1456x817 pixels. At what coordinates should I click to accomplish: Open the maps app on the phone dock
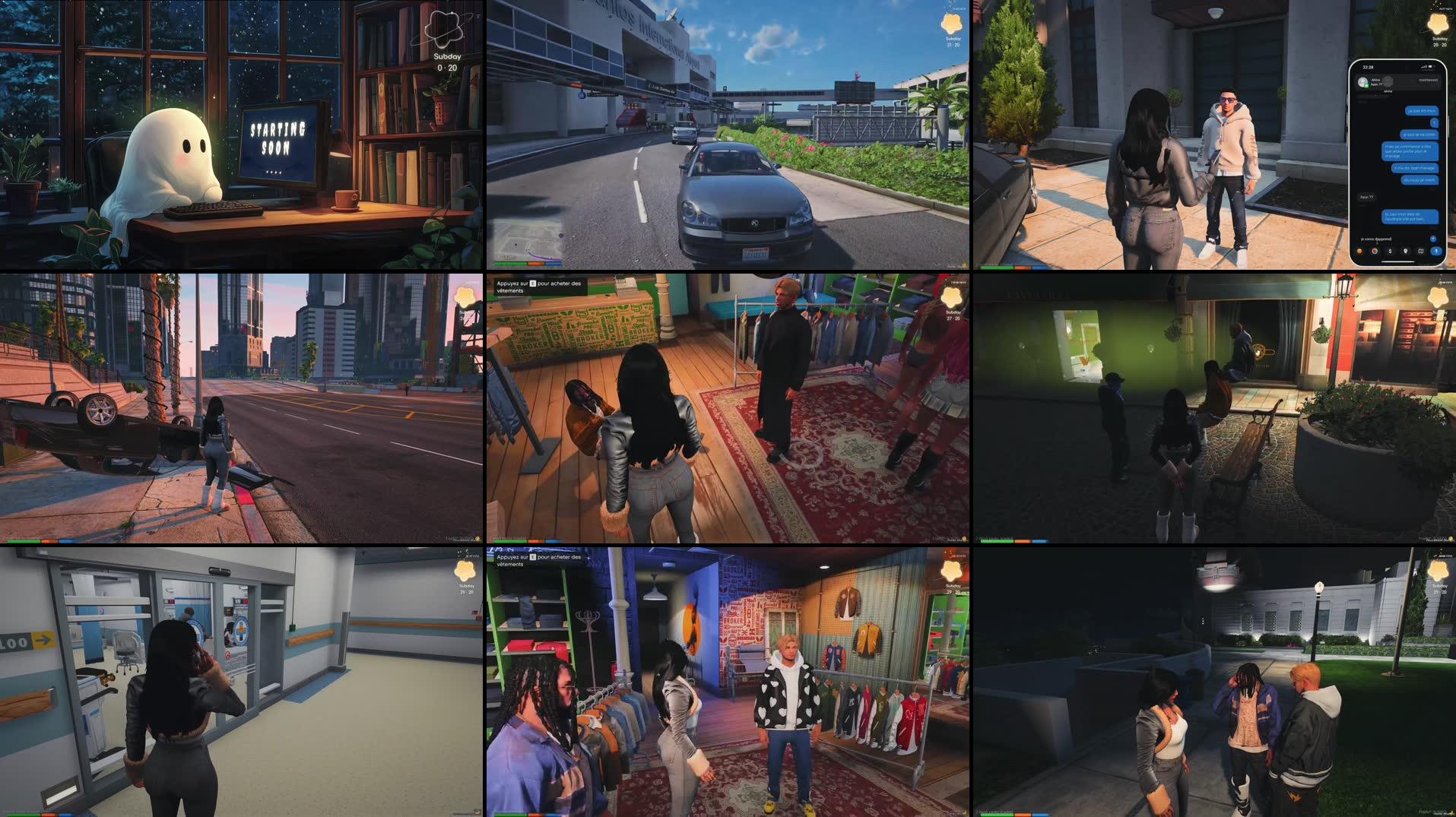point(1421,251)
